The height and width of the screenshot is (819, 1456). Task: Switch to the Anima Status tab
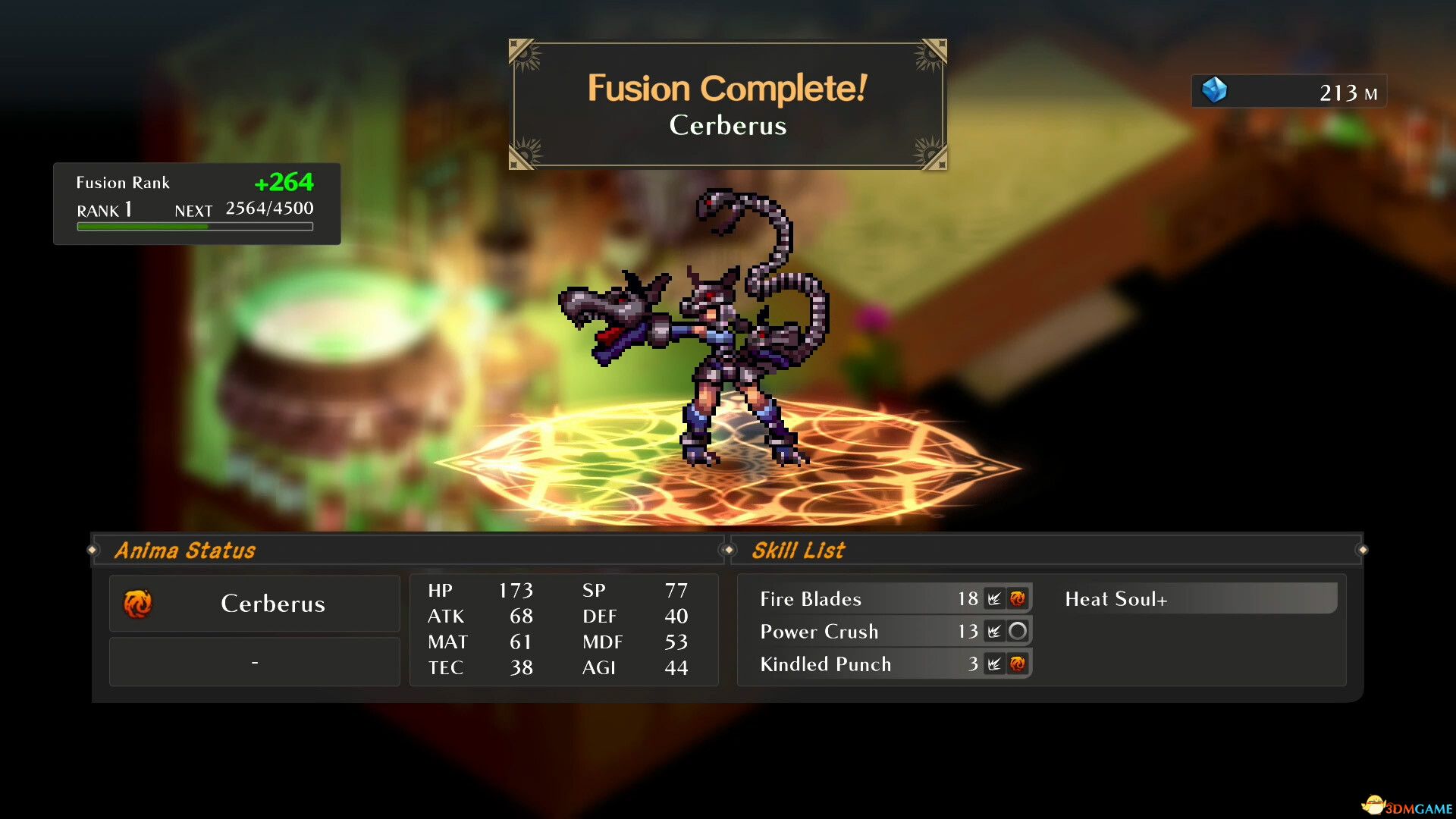click(x=184, y=550)
